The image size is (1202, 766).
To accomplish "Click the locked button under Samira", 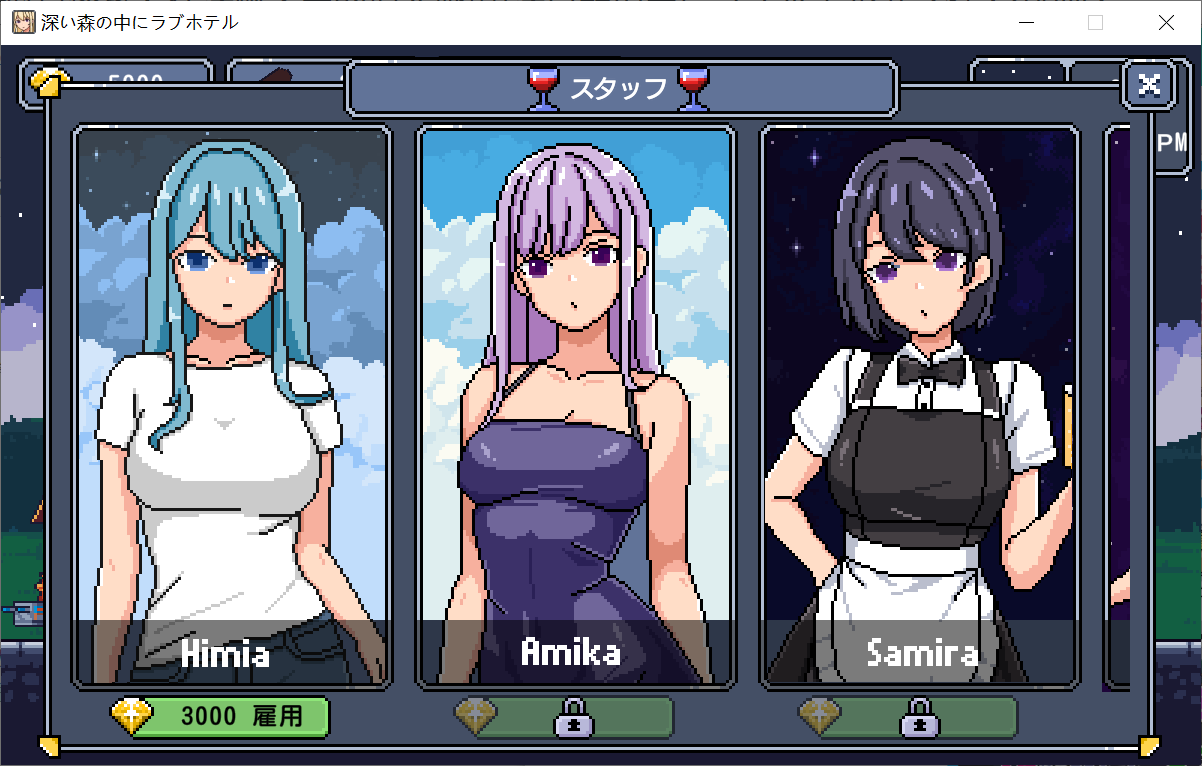I will point(916,717).
